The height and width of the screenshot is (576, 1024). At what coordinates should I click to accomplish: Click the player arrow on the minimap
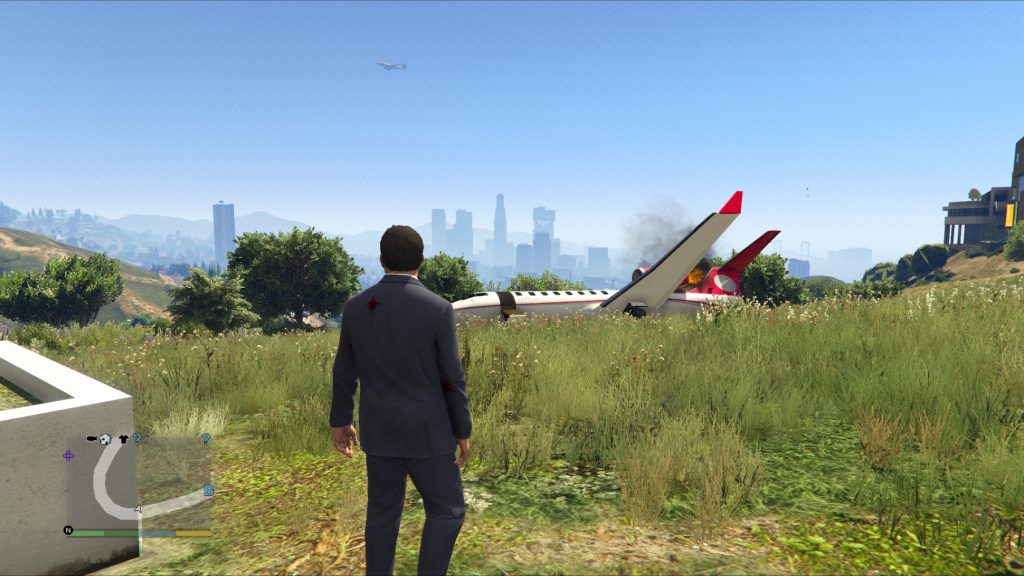tap(138, 509)
